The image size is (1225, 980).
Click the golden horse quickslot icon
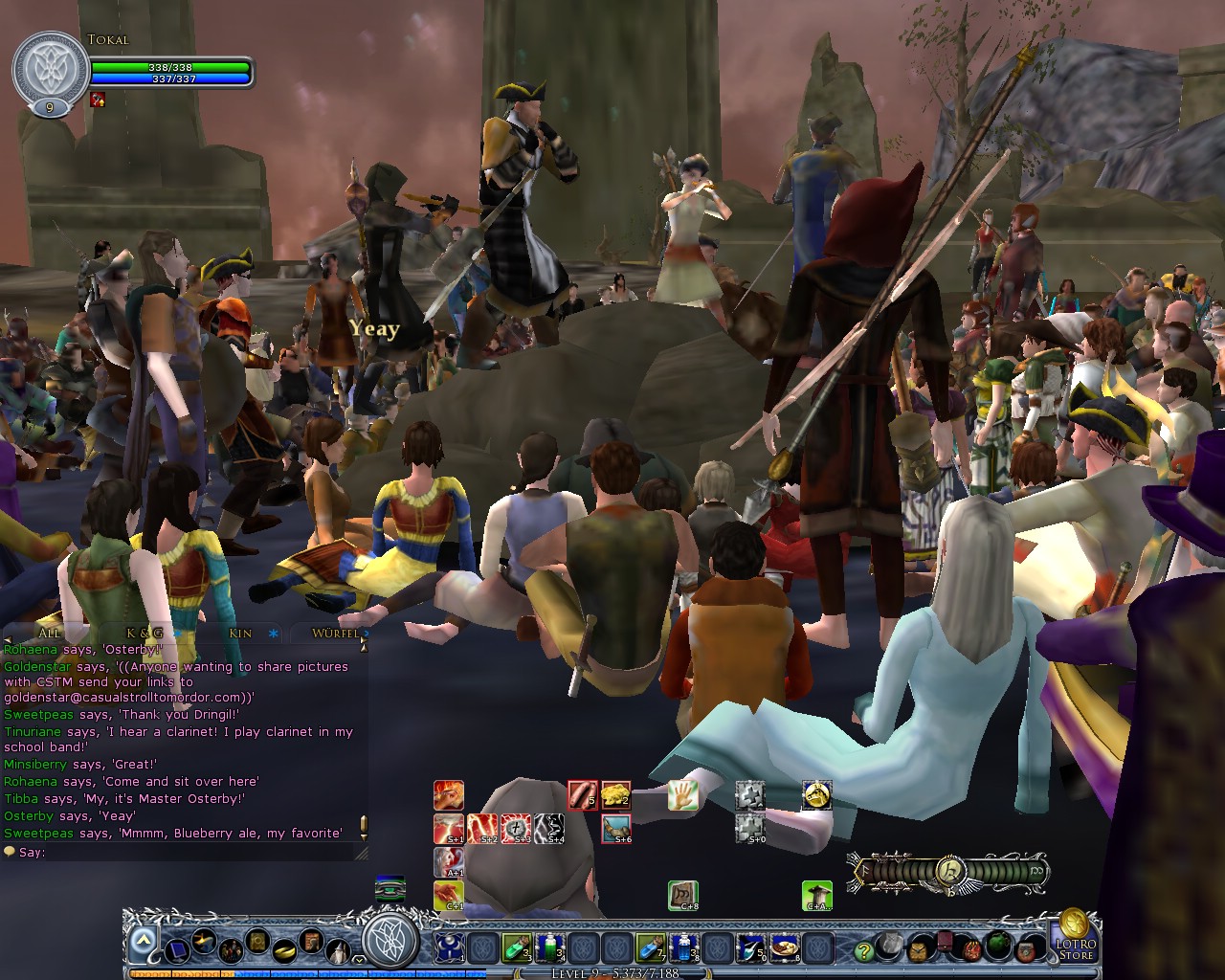coord(816,796)
